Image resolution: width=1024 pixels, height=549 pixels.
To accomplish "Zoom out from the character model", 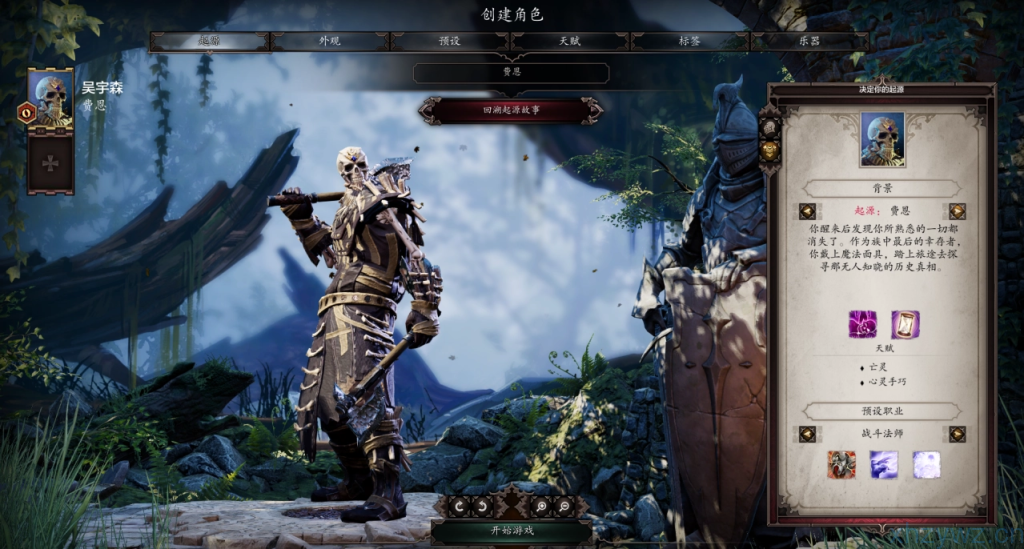I will tap(566, 506).
